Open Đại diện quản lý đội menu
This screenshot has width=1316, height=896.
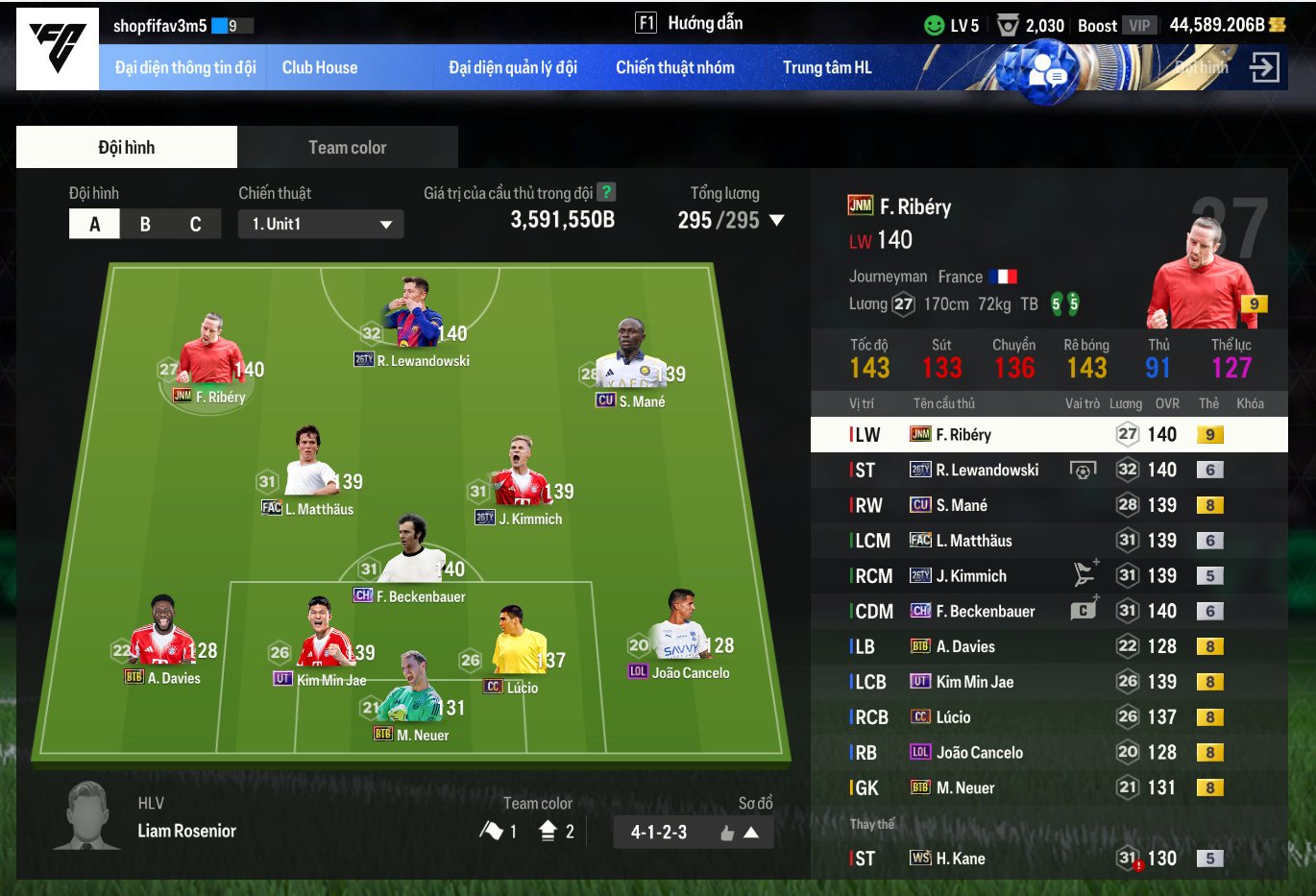click(x=513, y=67)
